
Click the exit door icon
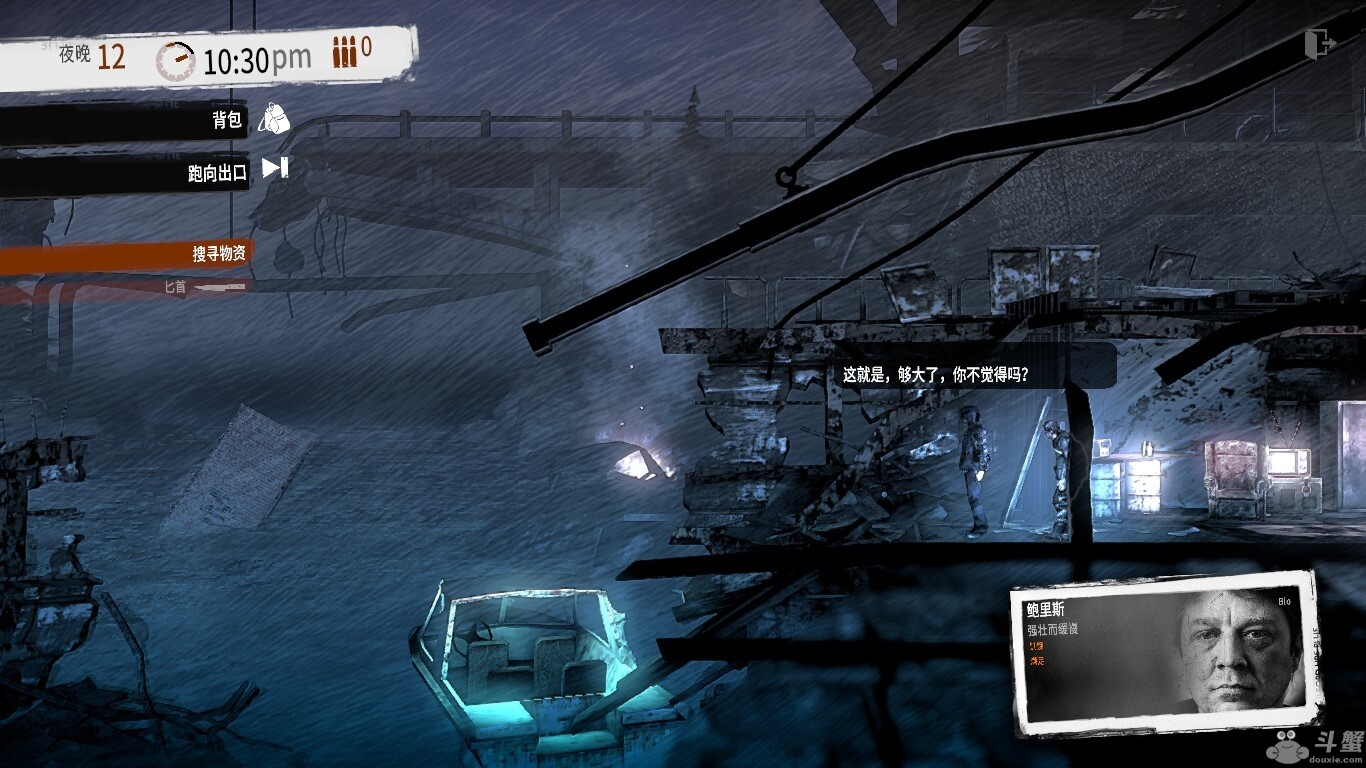click(x=1320, y=43)
